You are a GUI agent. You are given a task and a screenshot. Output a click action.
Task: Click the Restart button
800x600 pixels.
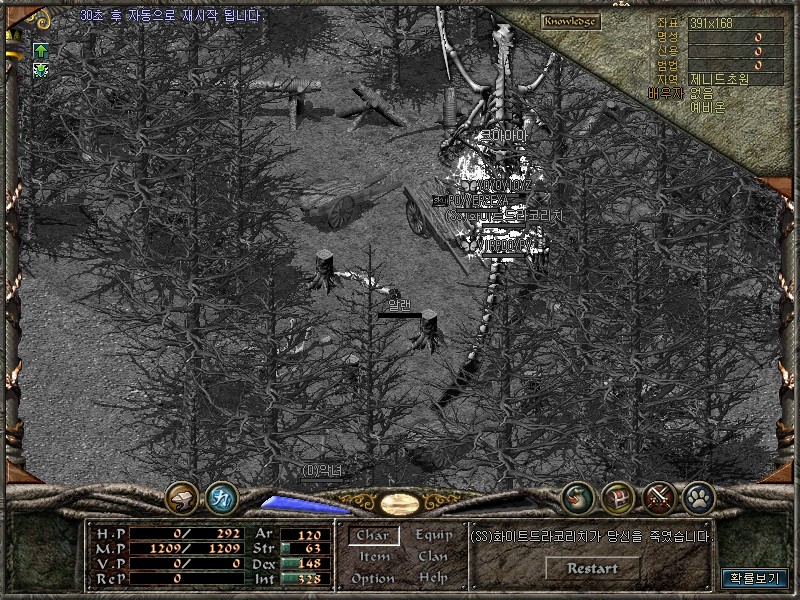[x=592, y=568]
